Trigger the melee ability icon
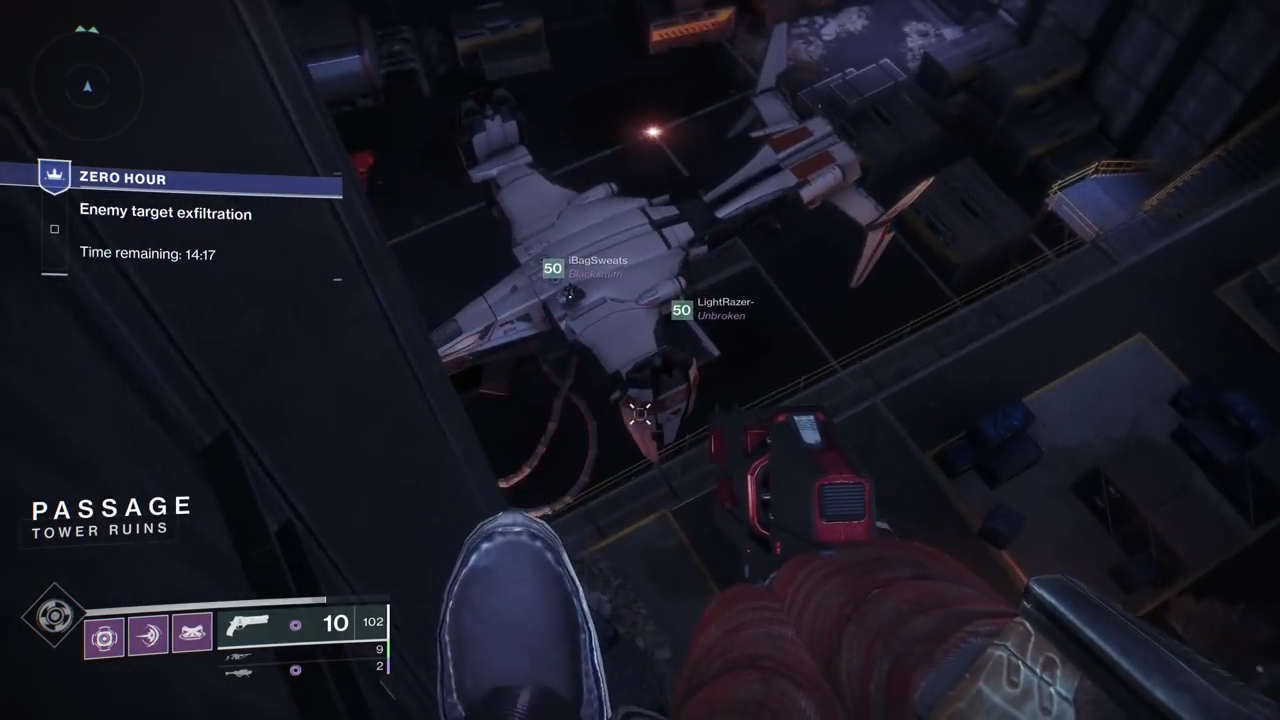The width and height of the screenshot is (1280, 720). (148, 636)
